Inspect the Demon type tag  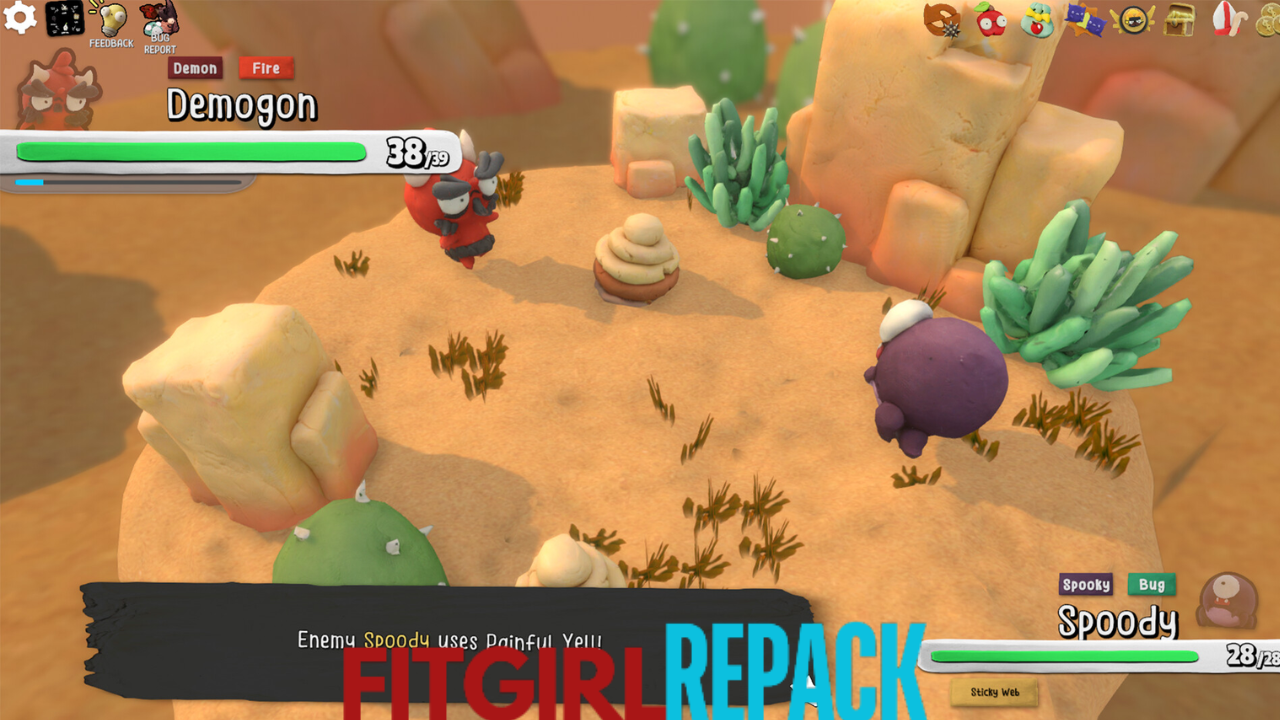(195, 68)
